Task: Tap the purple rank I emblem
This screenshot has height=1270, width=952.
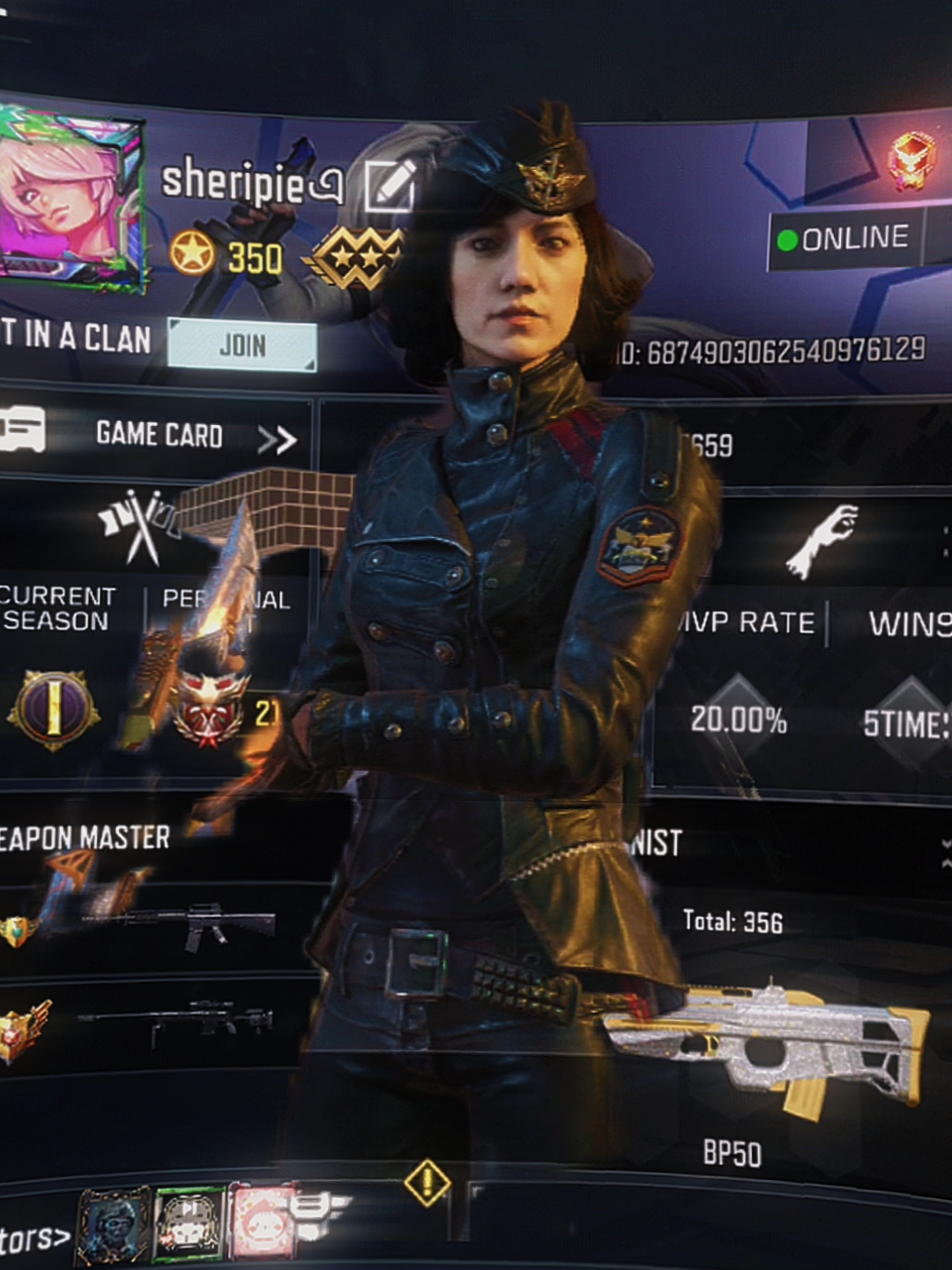Action: (53, 710)
